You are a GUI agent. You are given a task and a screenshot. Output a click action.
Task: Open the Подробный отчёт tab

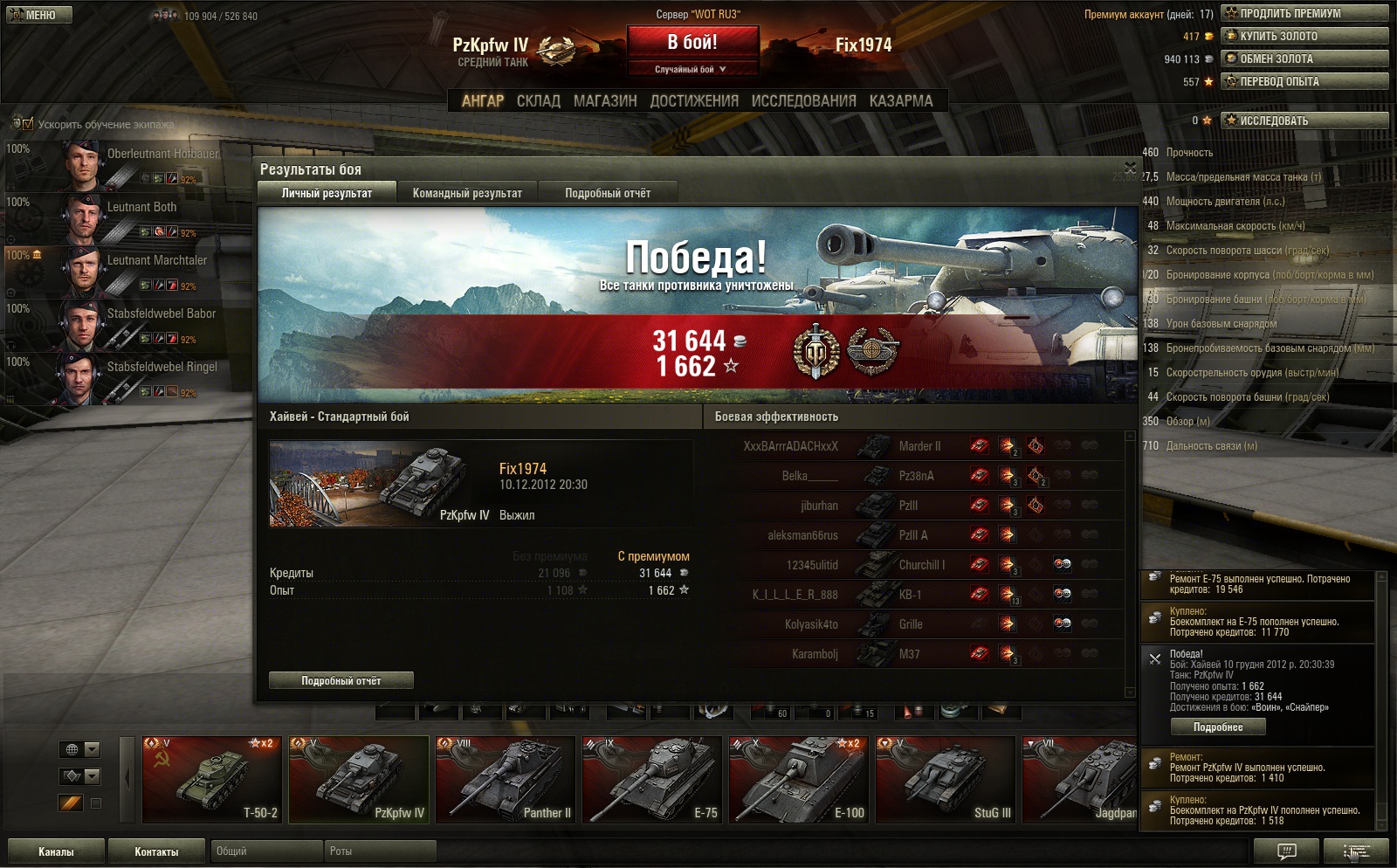[x=608, y=193]
